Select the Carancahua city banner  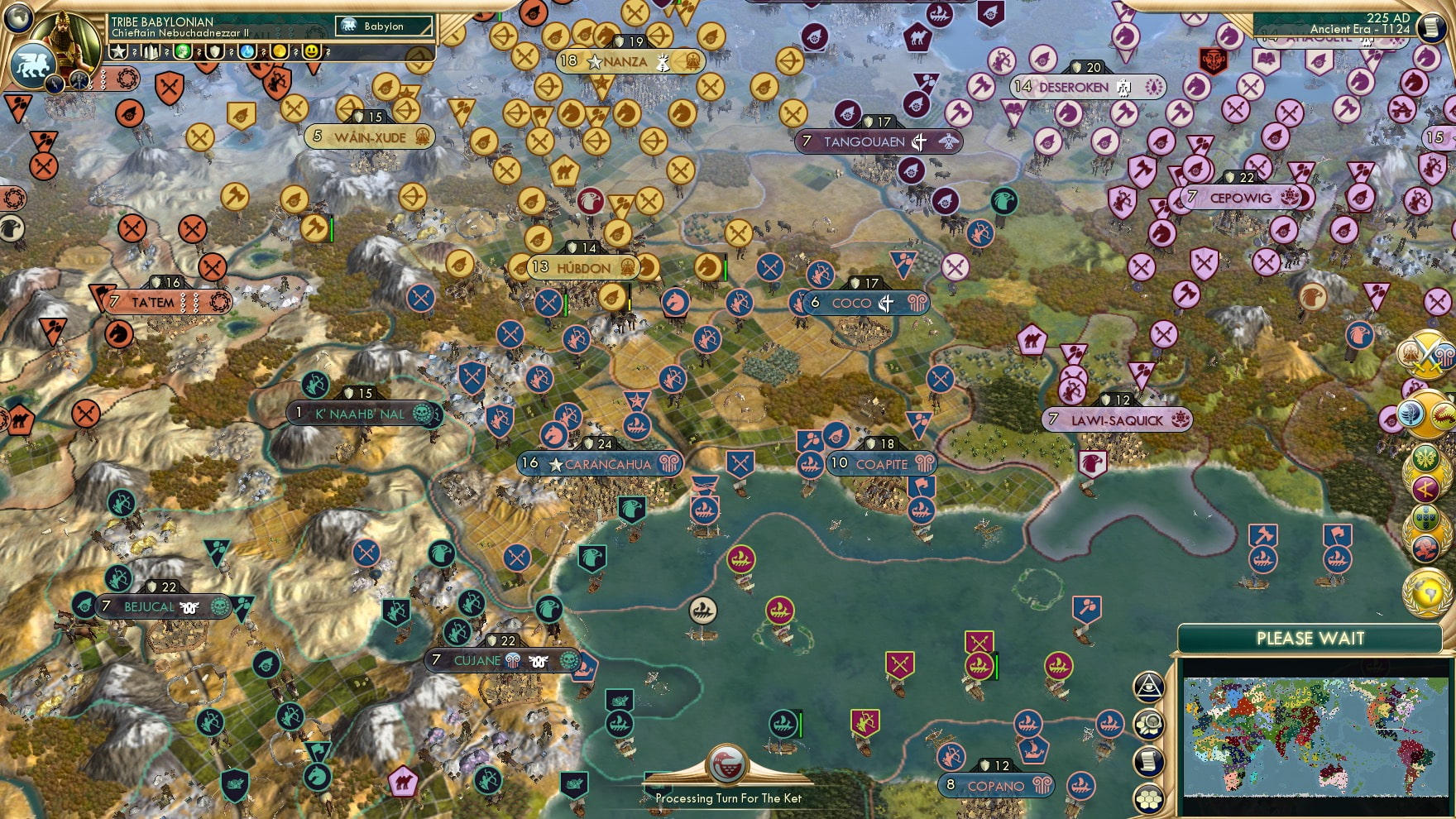pyautogui.click(x=597, y=464)
